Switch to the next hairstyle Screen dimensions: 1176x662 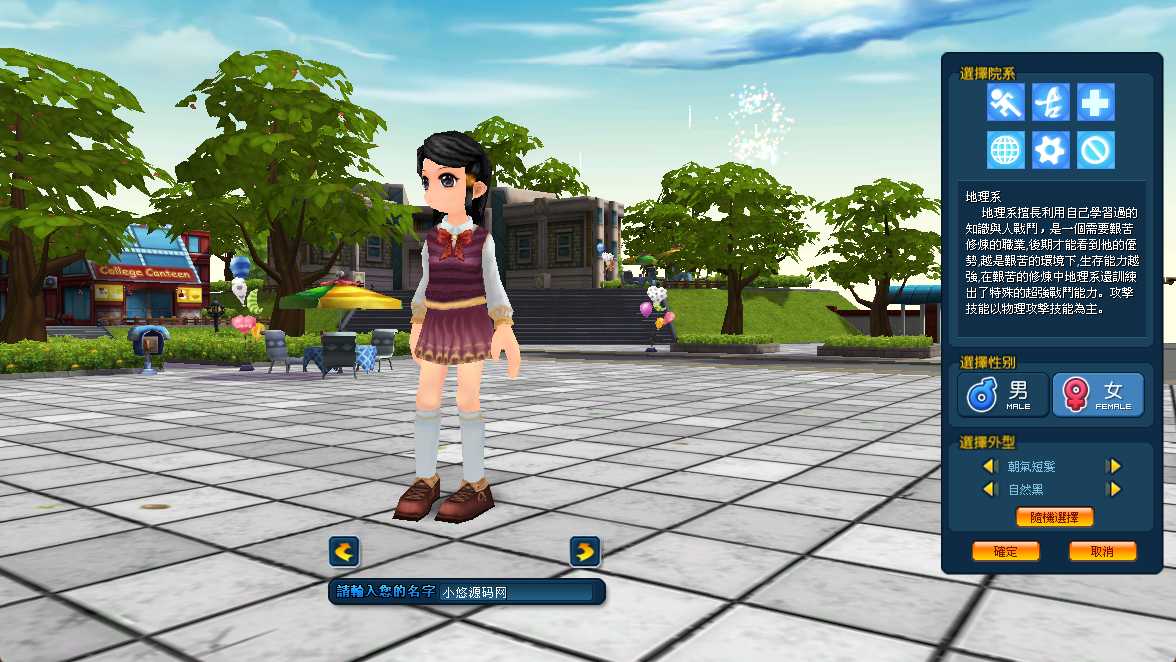coord(1113,466)
